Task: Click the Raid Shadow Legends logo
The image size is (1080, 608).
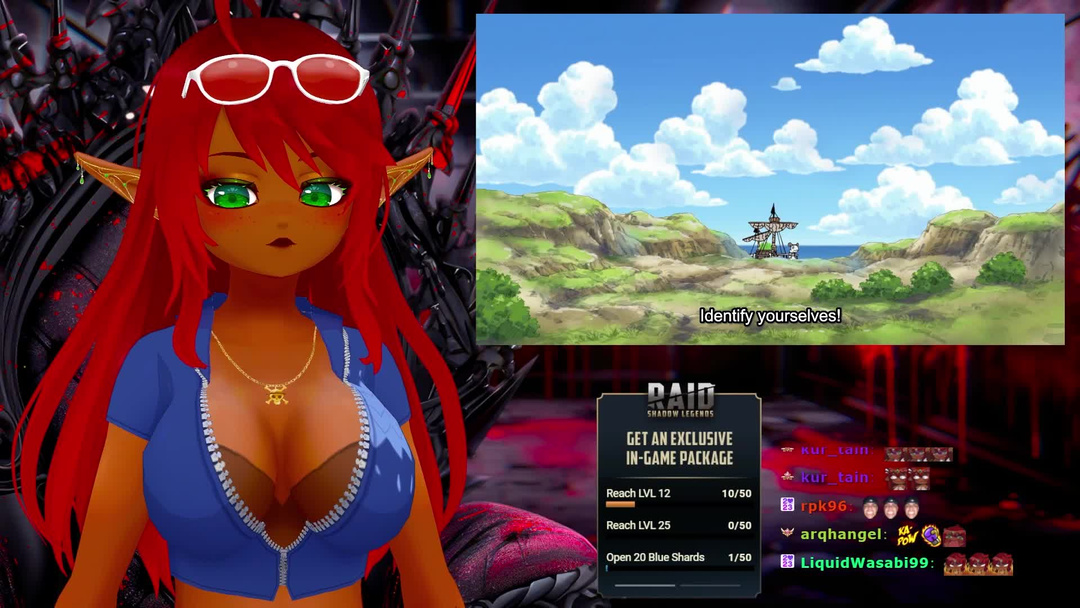Action: (680, 400)
